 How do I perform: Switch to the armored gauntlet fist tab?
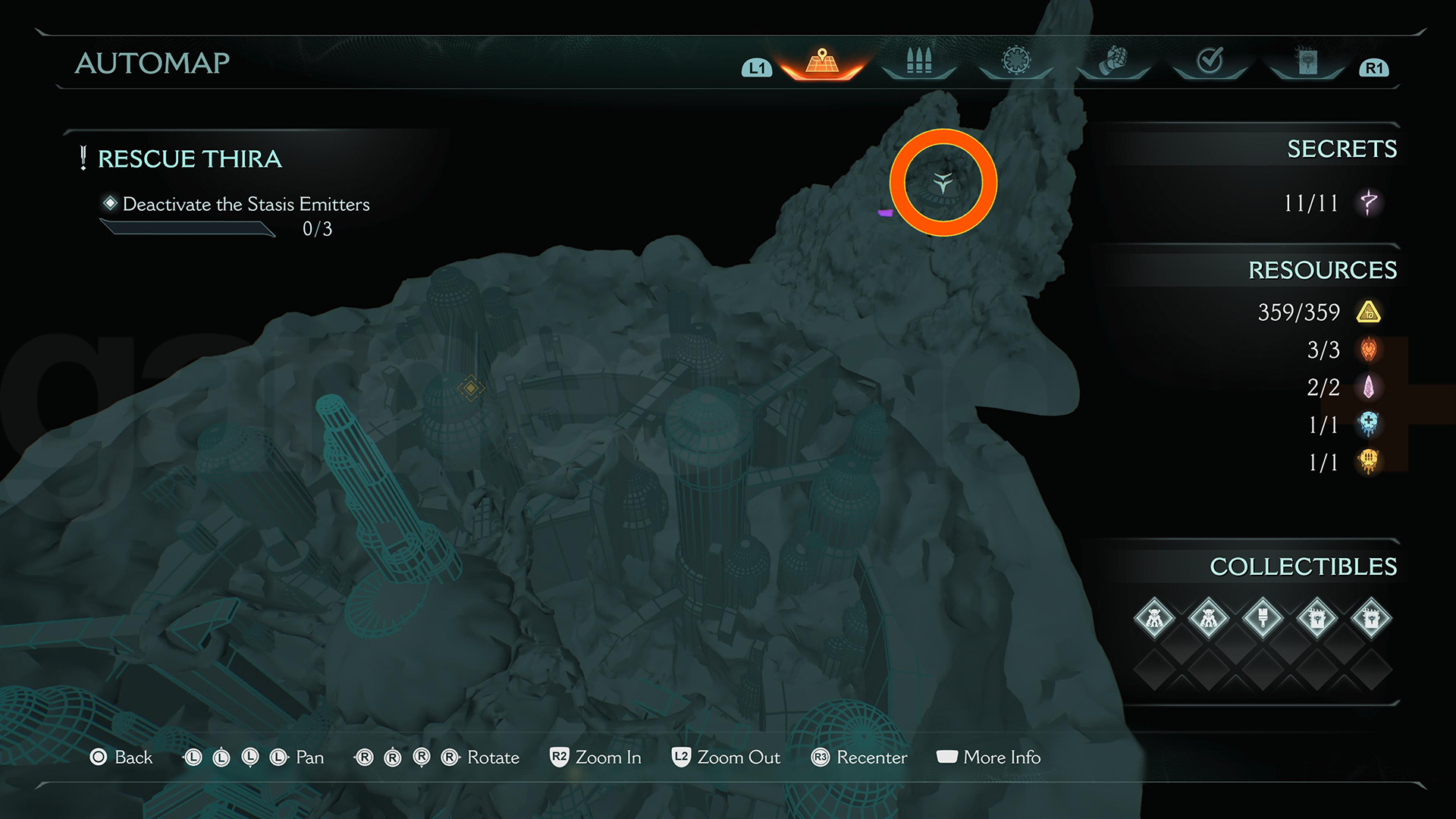pyautogui.click(x=1113, y=61)
